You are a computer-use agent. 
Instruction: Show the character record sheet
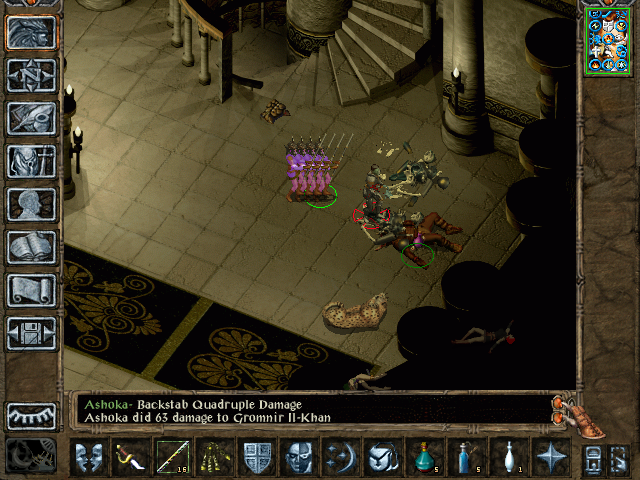tap(31, 204)
